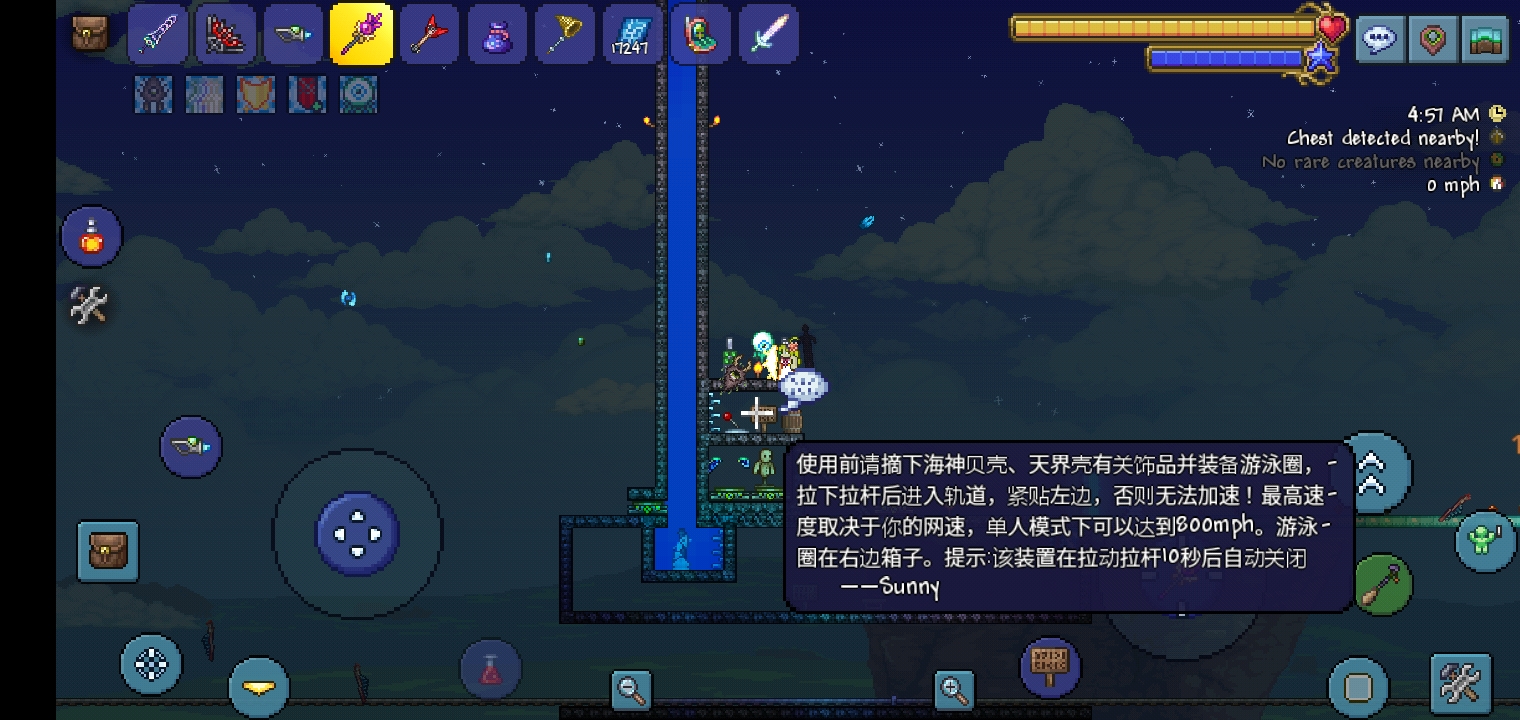Open the crossed-tools button at bottom-right
This screenshot has height=720, width=1520.
[x=1460, y=684]
